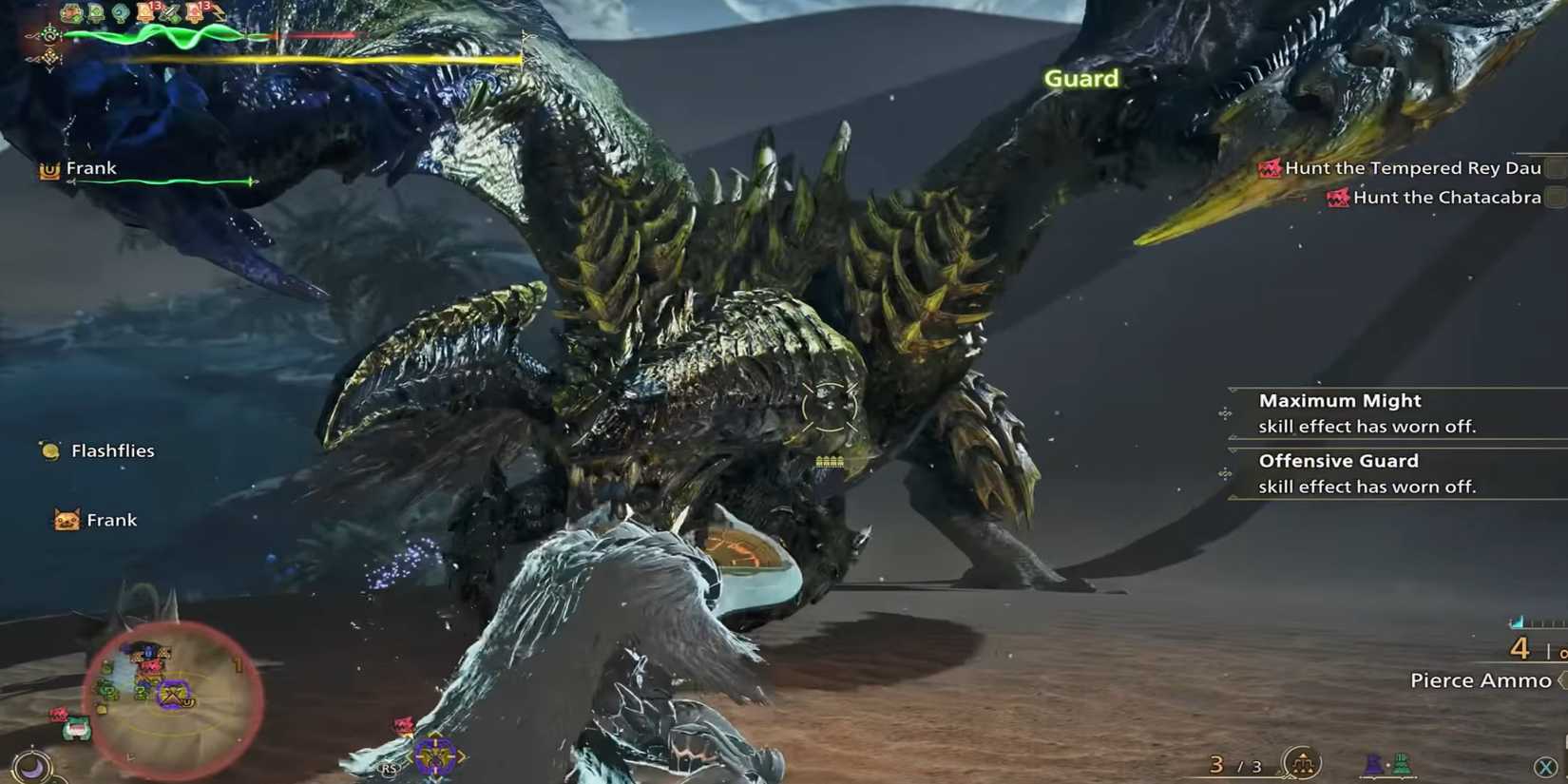Click the green trap icon next to the purple item
The height and width of the screenshot is (784, 1568).
[x=1402, y=764]
